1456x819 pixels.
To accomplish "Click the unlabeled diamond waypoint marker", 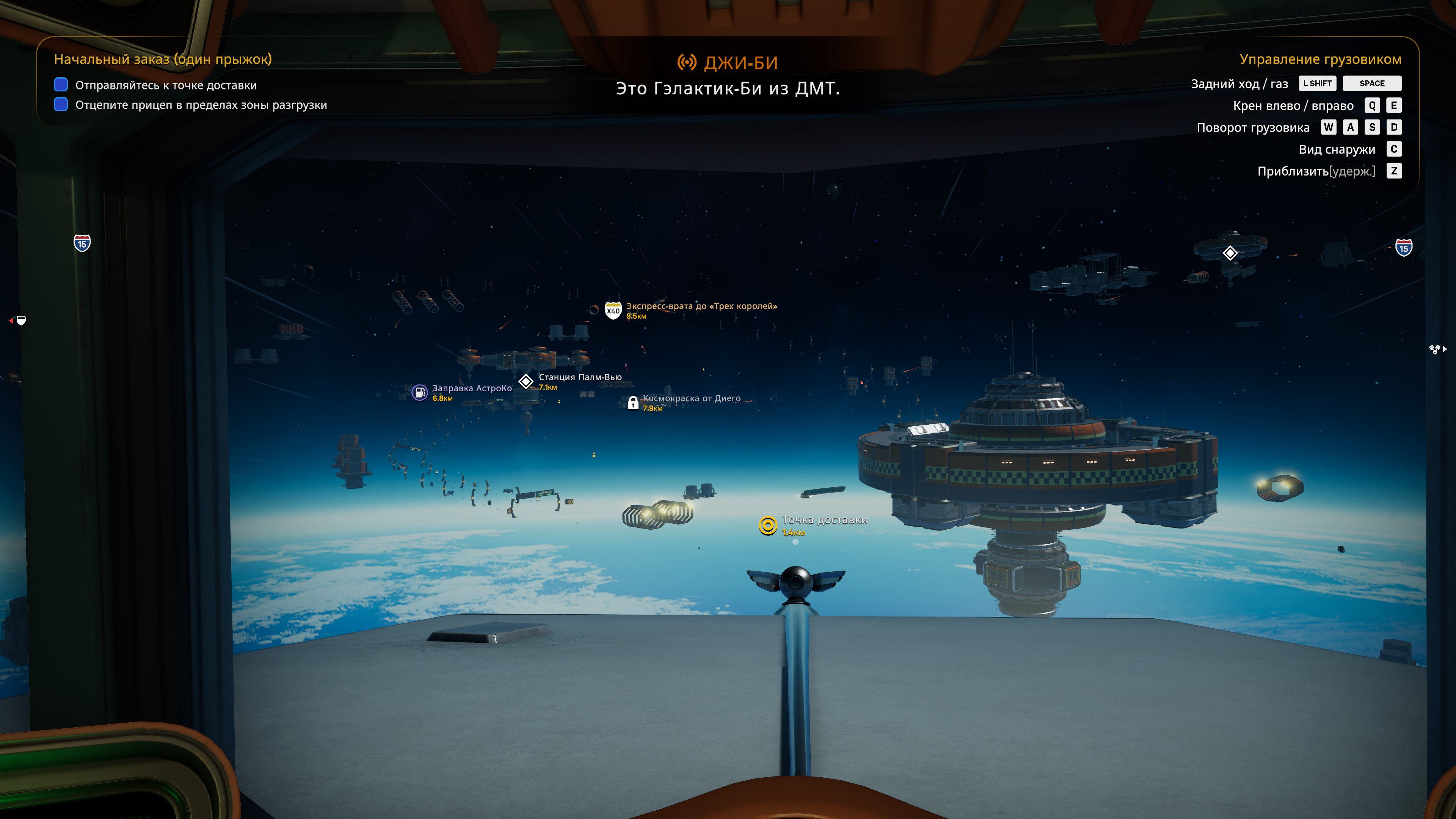I will point(1230,253).
